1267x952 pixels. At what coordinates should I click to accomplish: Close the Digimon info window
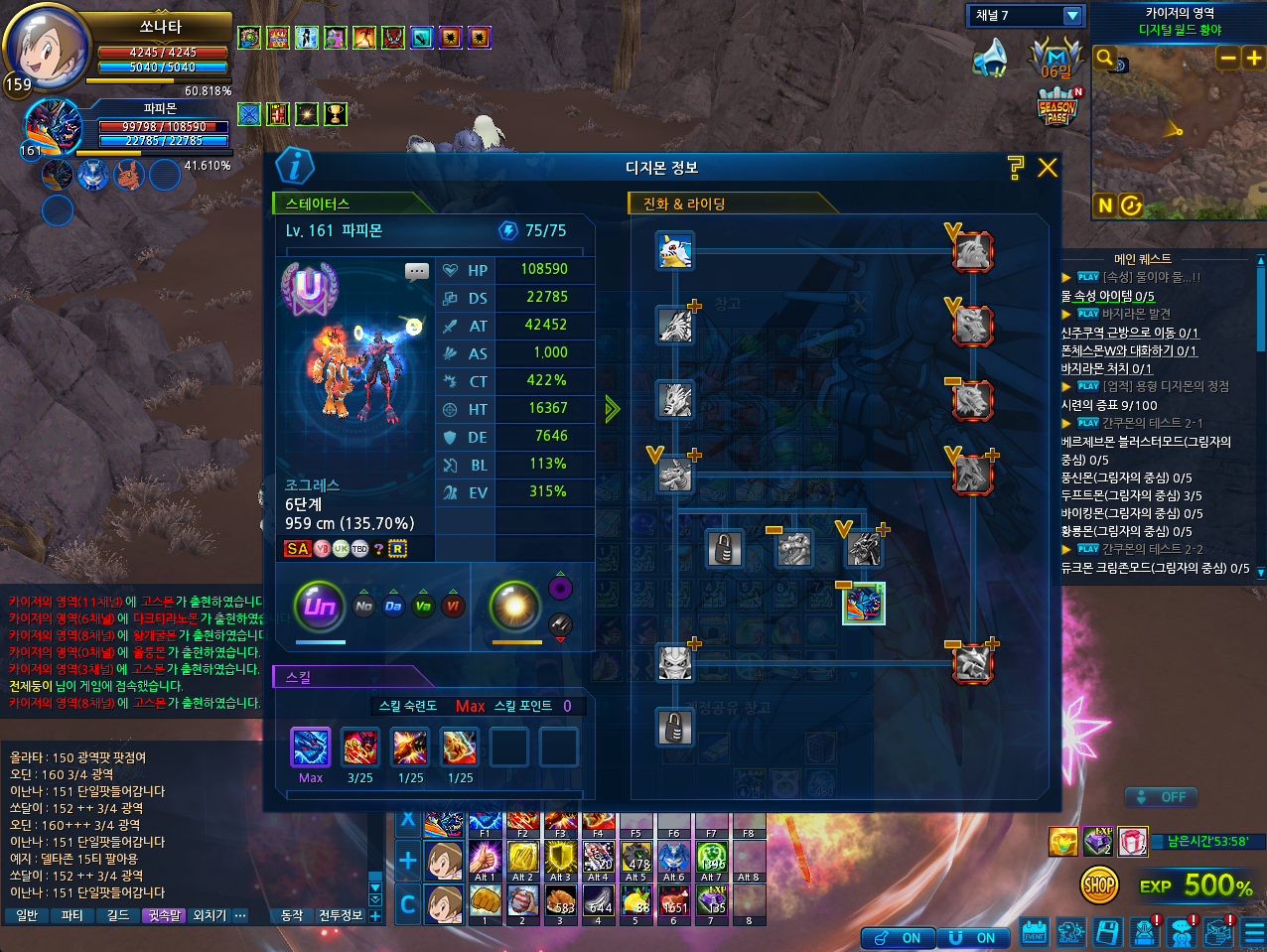click(1048, 168)
